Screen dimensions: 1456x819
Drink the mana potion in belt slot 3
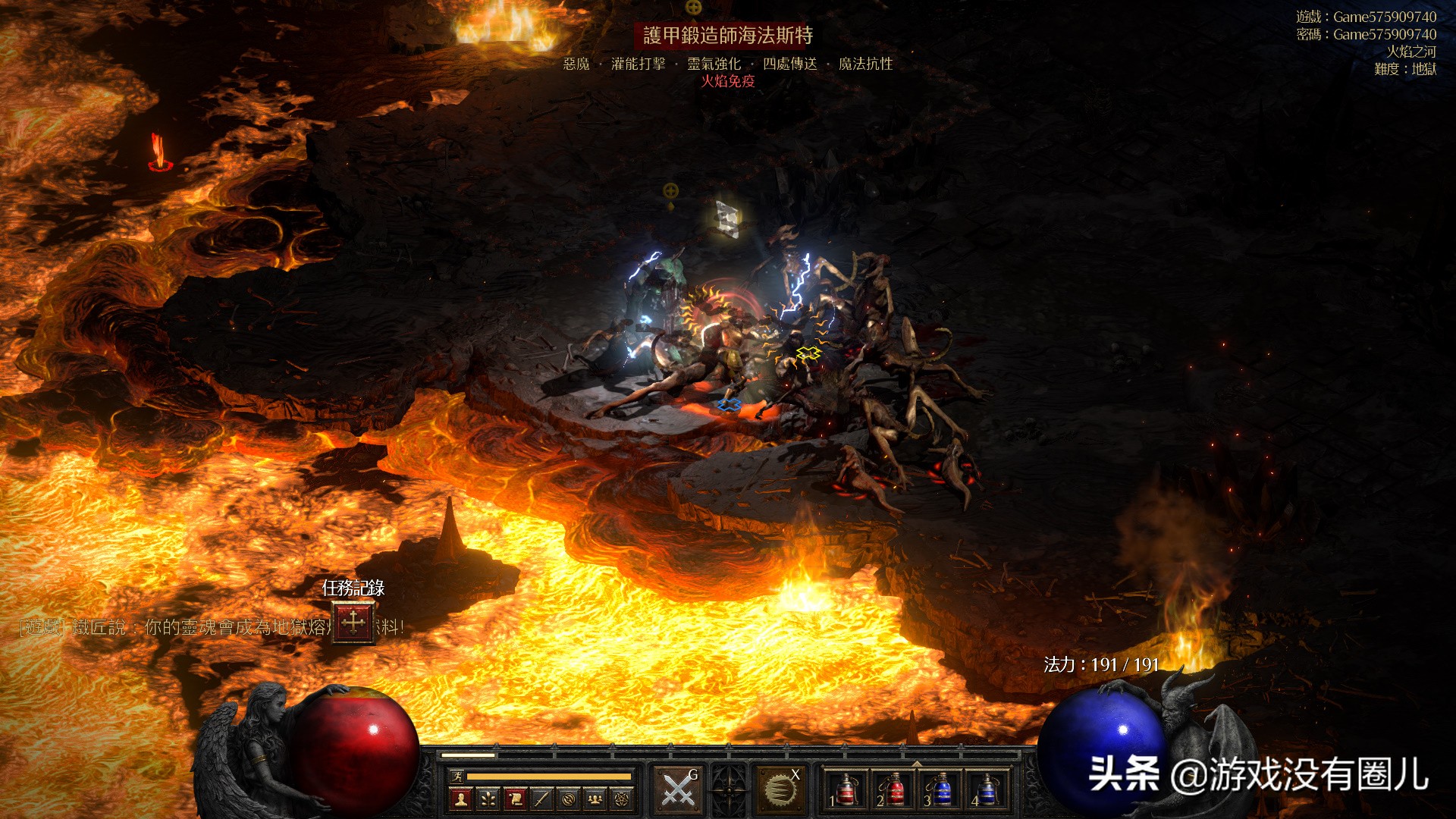click(x=940, y=789)
